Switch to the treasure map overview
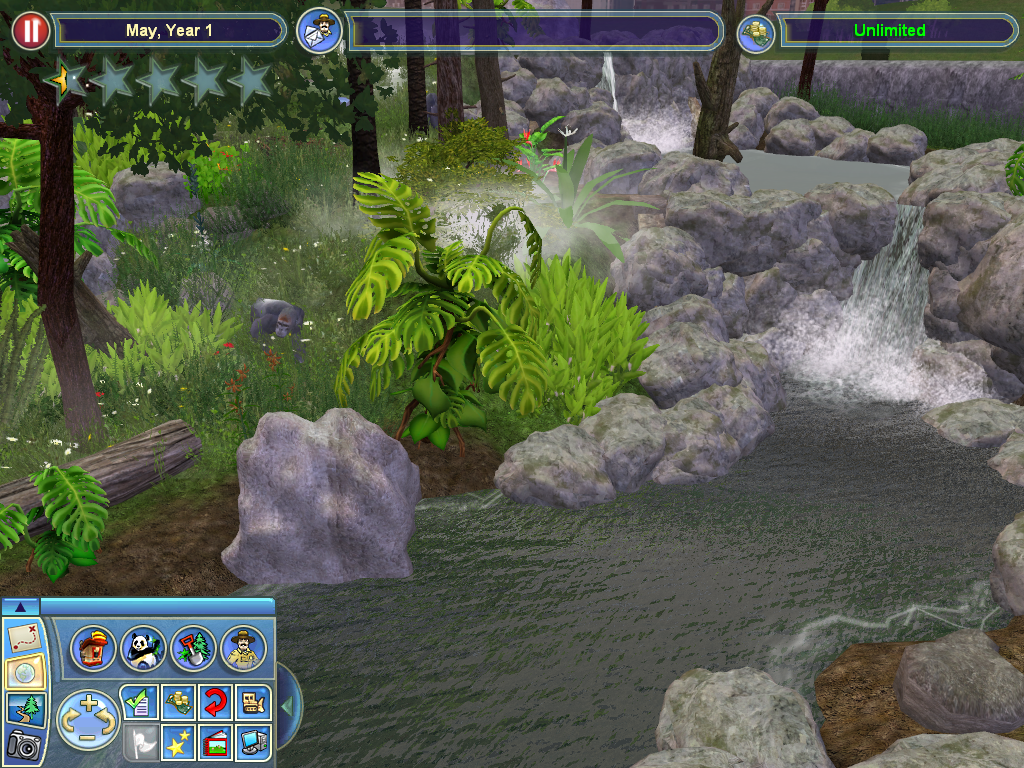Screen dimensions: 1024x768 [x=20, y=637]
